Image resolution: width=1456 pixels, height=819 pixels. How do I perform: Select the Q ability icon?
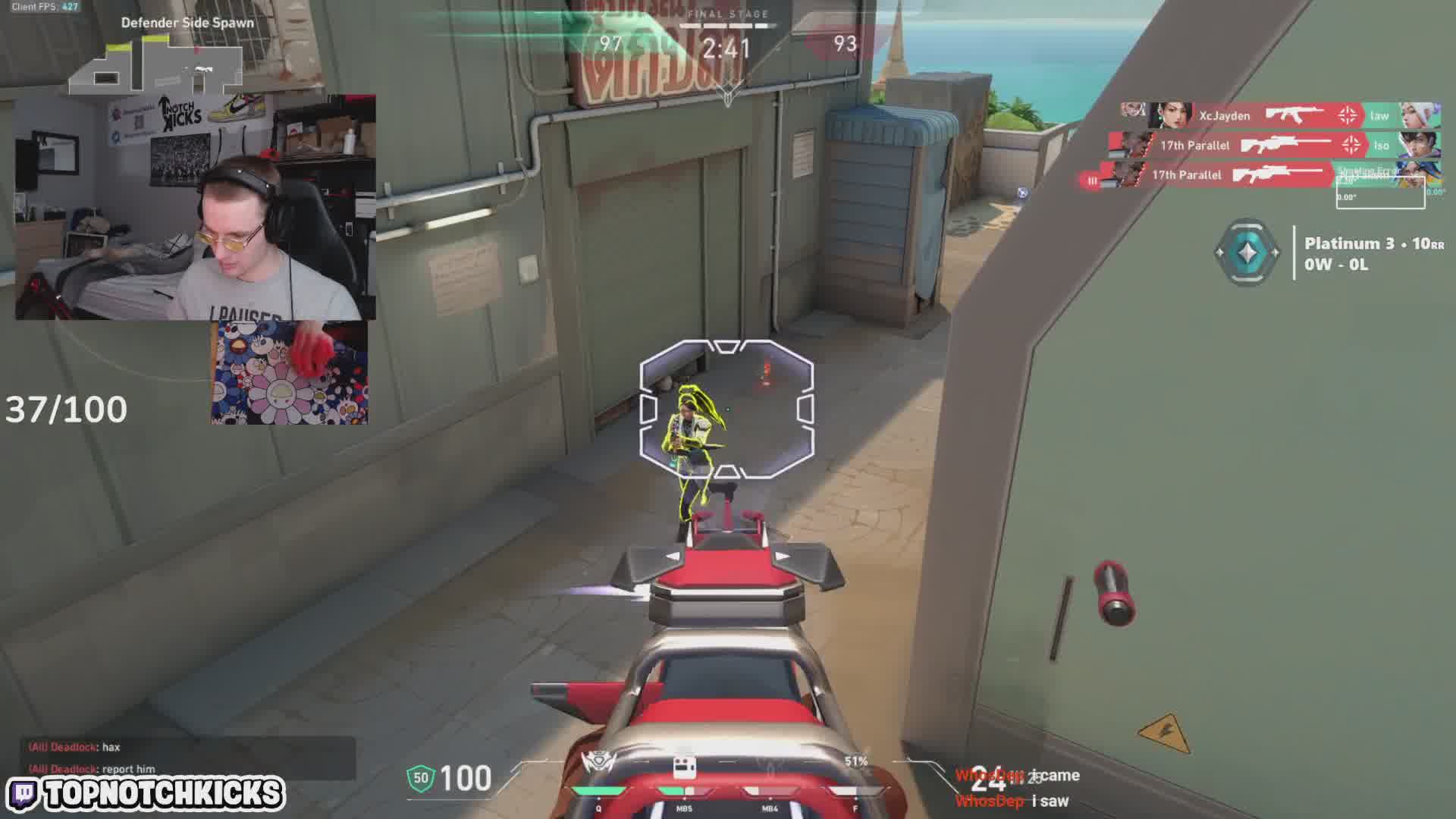coord(598,766)
